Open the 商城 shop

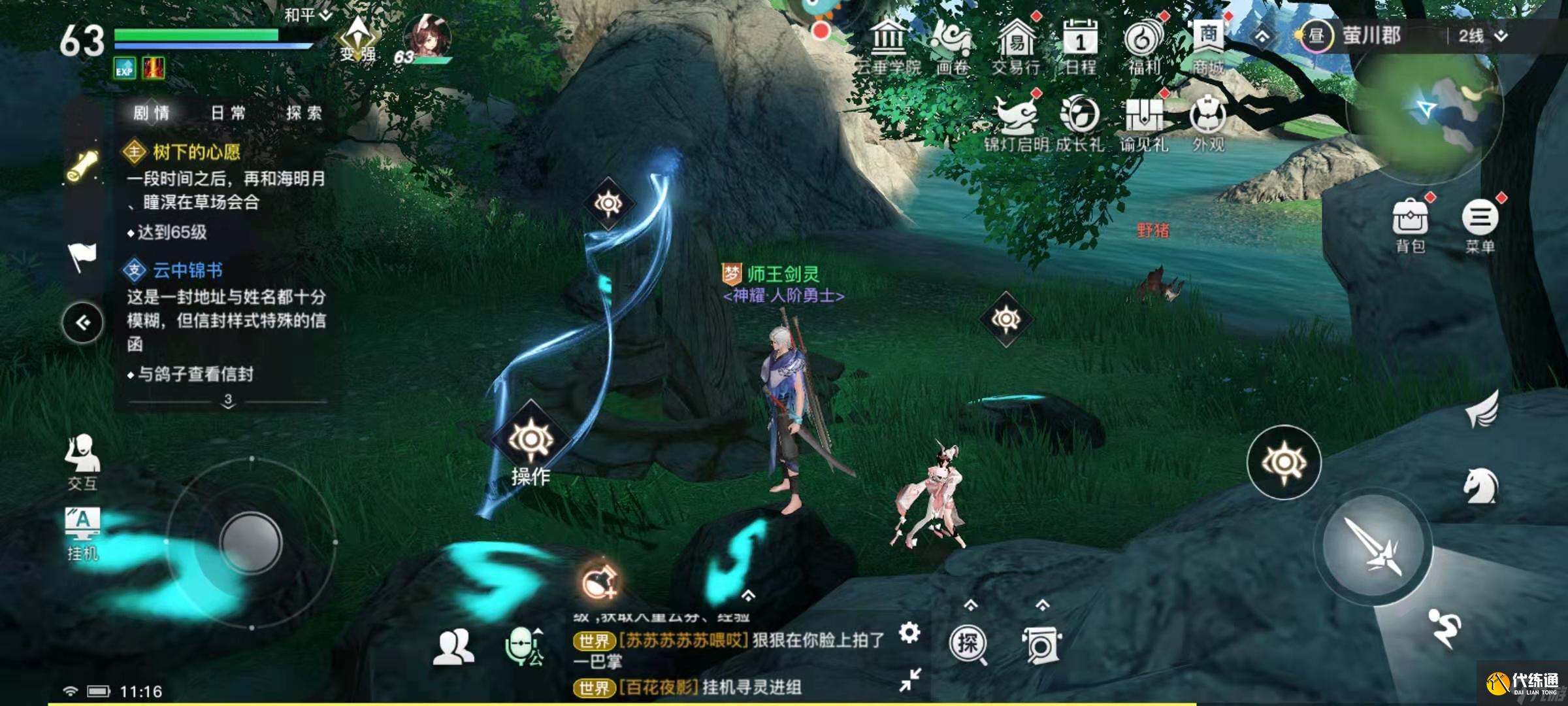[1208, 44]
